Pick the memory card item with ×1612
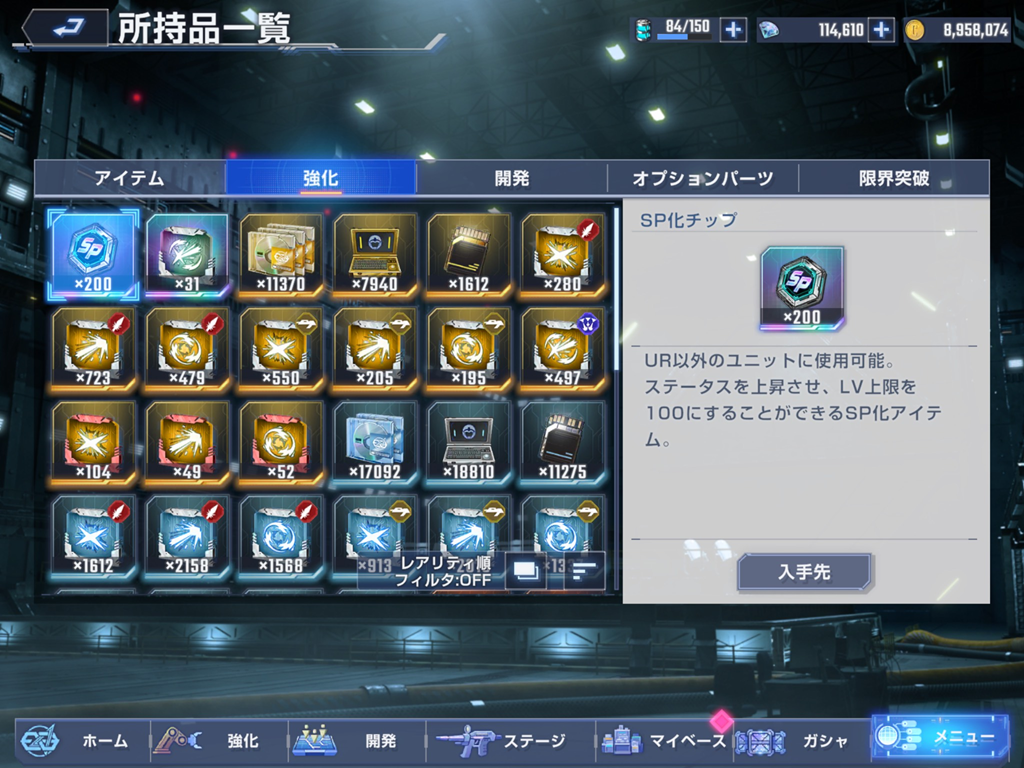Screen dimensions: 1024x768 (469, 254)
